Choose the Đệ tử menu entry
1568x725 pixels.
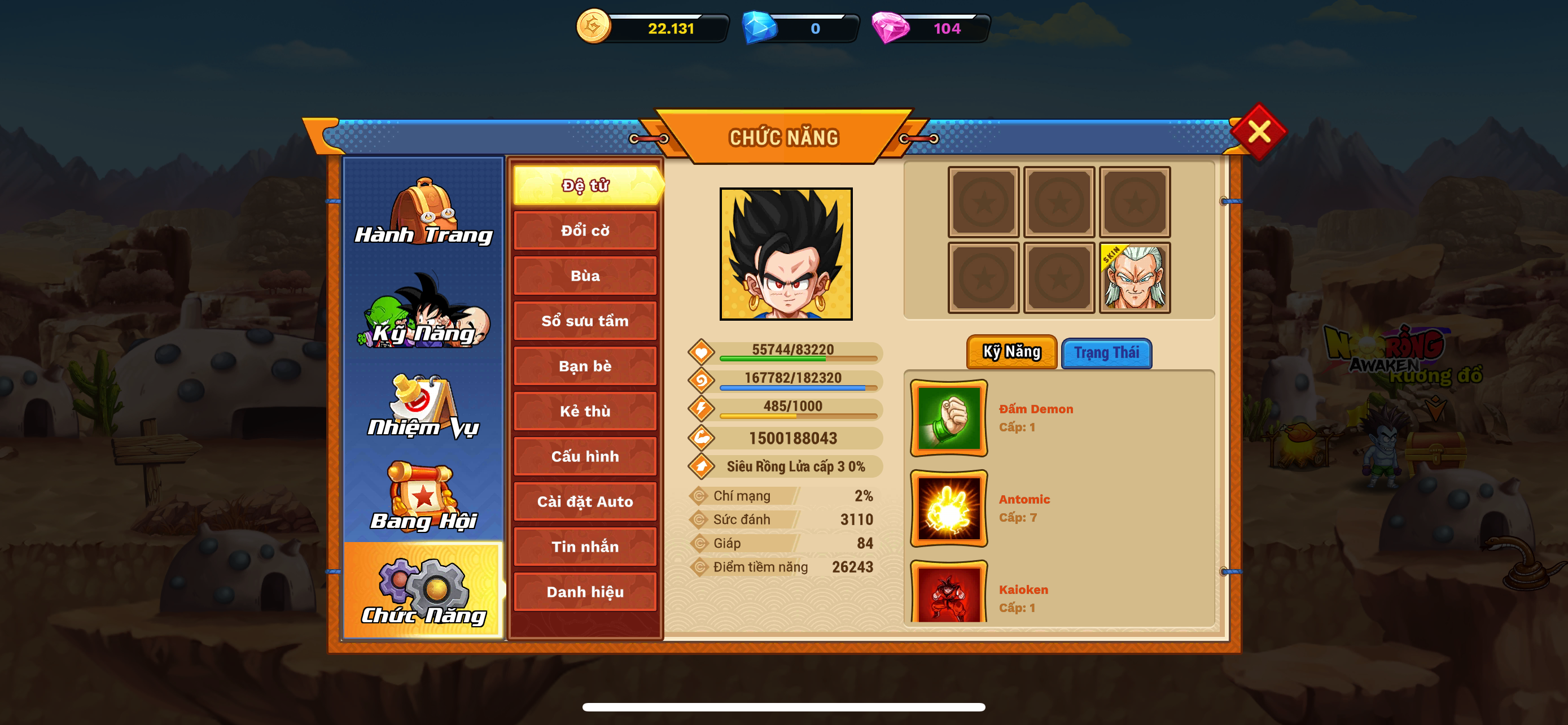pos(585,185)
